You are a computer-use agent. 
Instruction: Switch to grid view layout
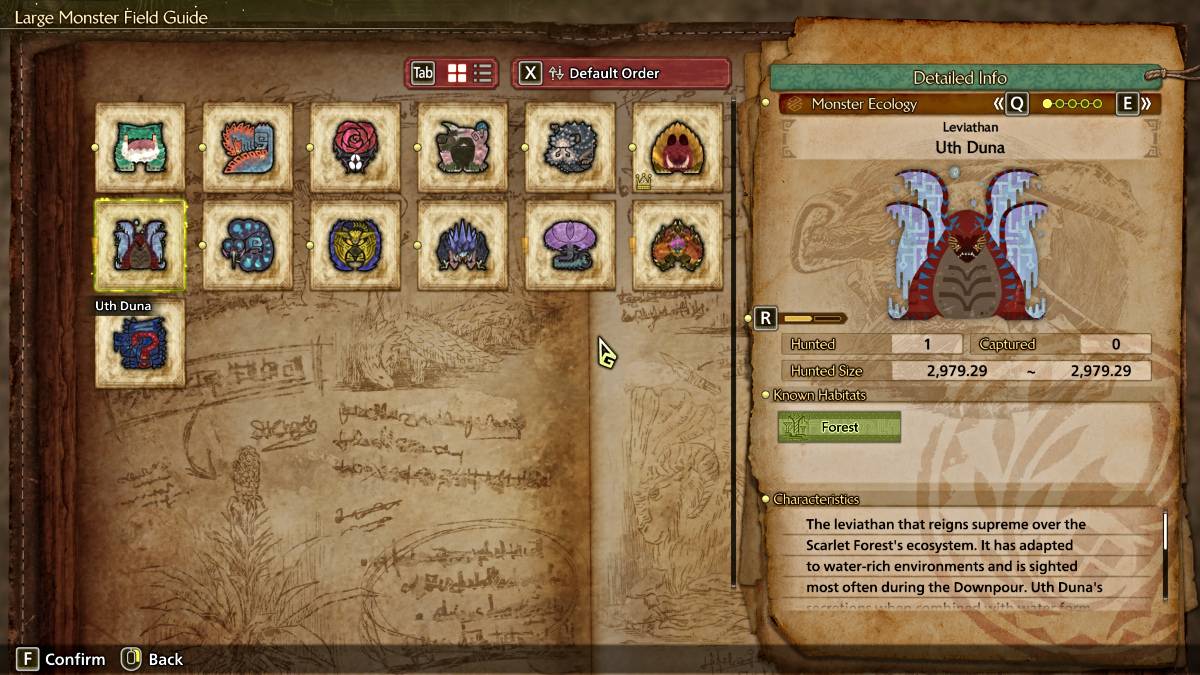tap(457, 73)
